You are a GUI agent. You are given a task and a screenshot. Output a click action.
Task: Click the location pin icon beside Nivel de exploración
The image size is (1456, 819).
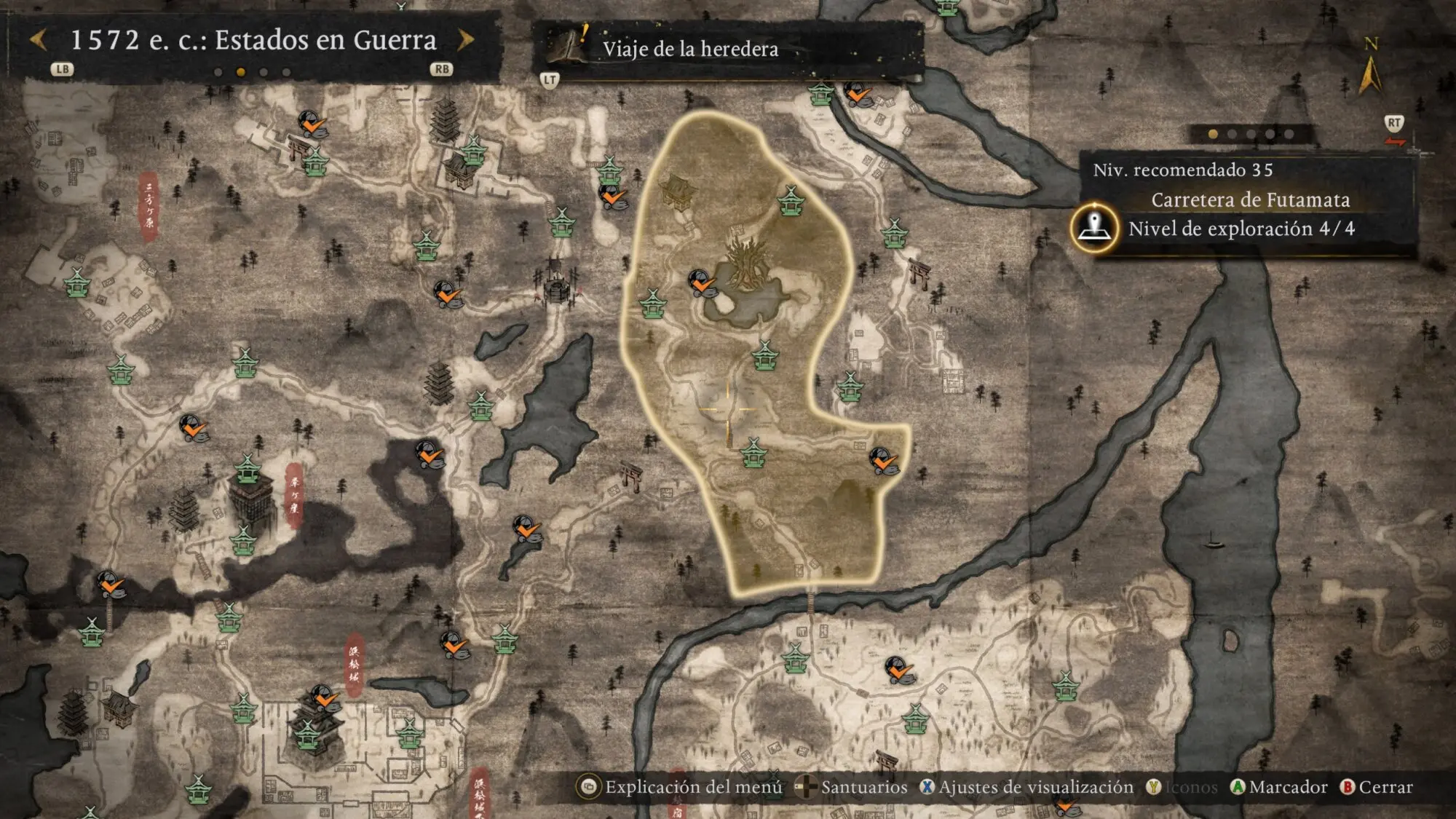coord(1094,228)
